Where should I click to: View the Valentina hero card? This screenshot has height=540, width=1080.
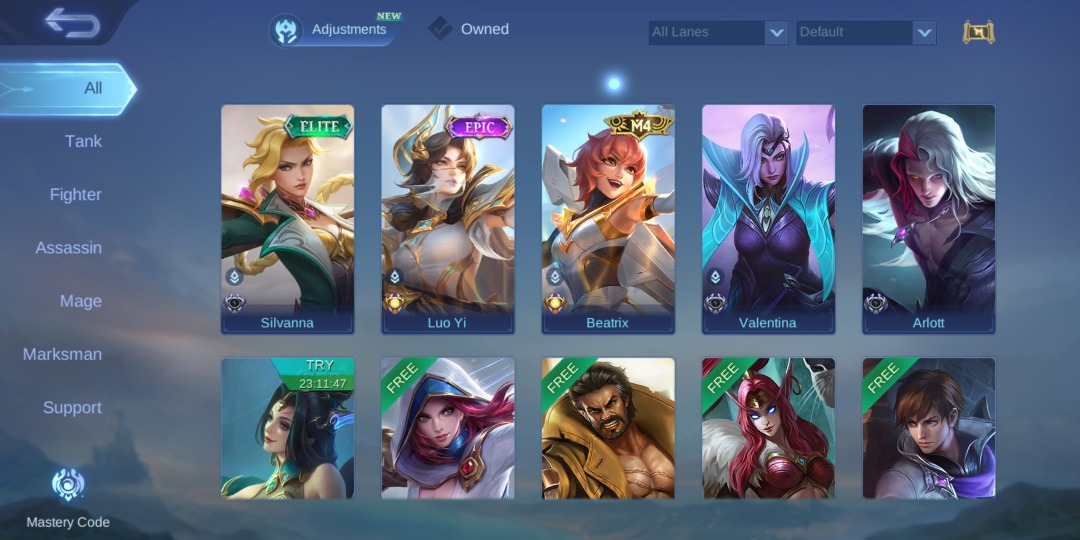[768, 218]
